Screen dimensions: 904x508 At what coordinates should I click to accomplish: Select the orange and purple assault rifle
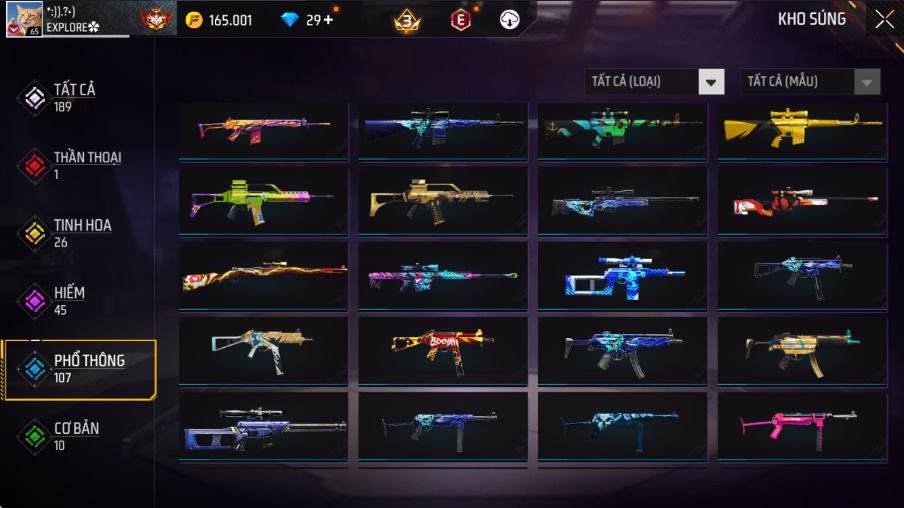click(x=263, y=129)
